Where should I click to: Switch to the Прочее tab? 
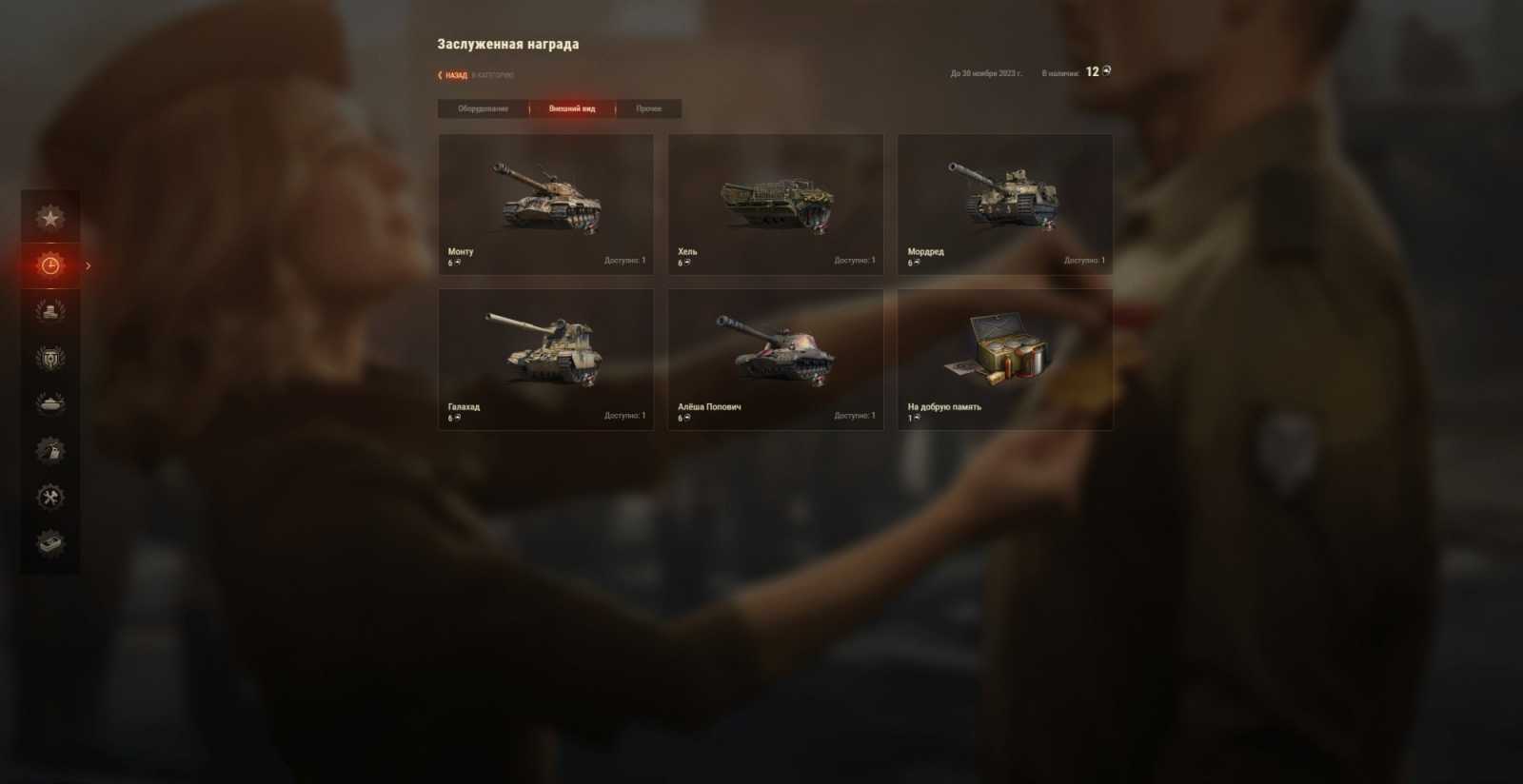[x=648, y=108]
